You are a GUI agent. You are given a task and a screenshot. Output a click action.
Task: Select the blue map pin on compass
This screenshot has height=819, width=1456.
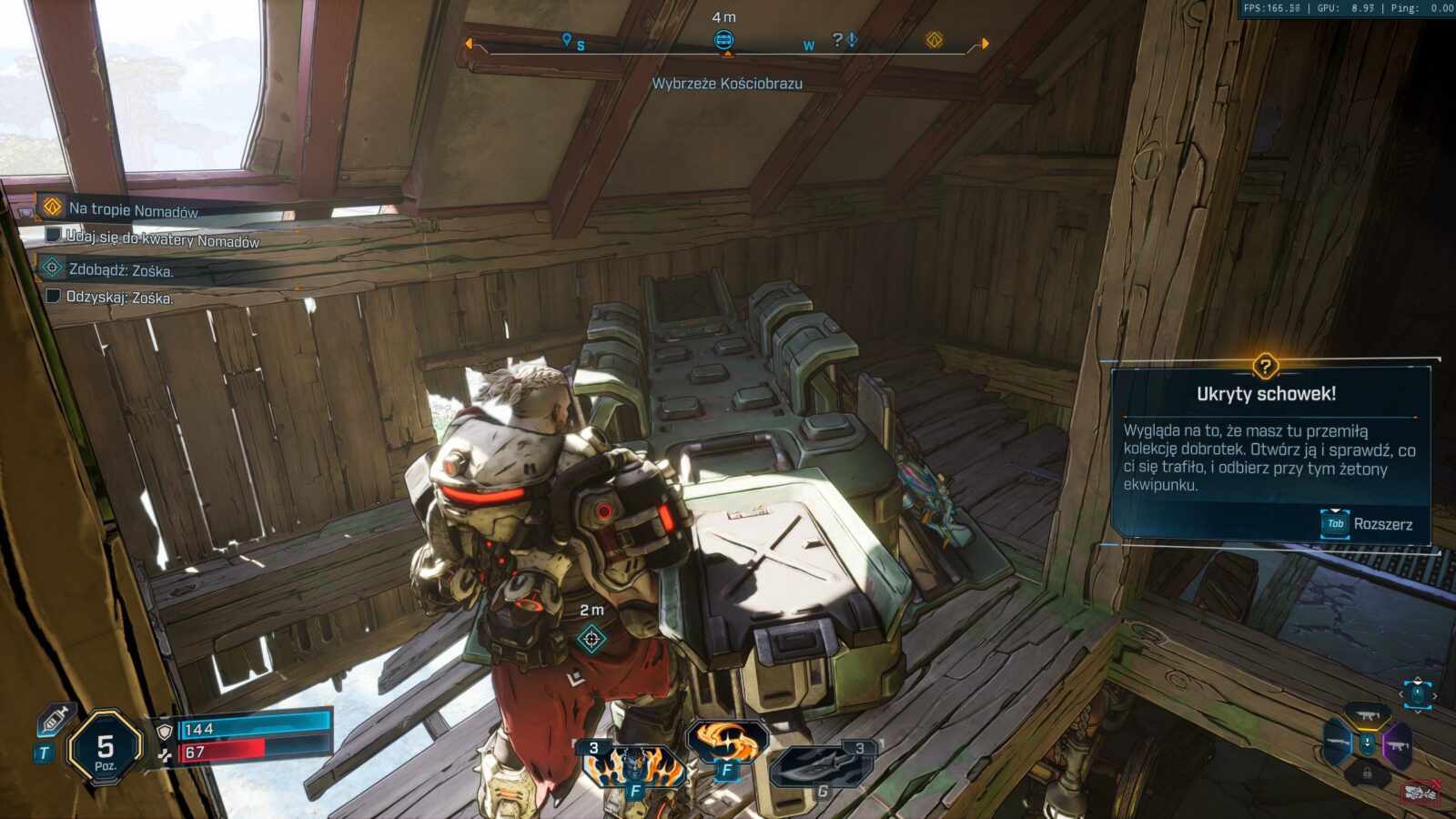click(x=567, y=40)
